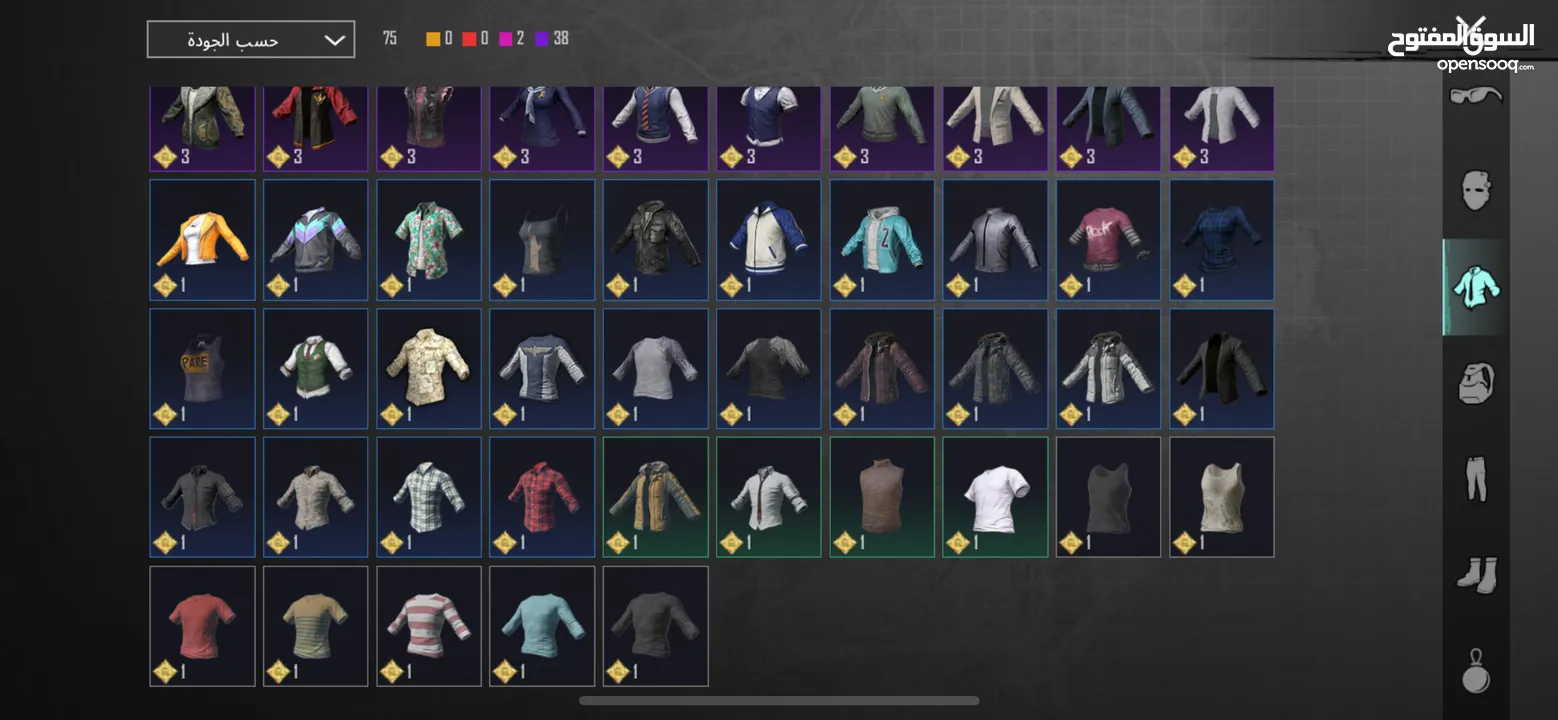Open the quality sort dropdown
Image resolution: width=1558 pixels, height=720 pixels.
click(x=250, y=40)
